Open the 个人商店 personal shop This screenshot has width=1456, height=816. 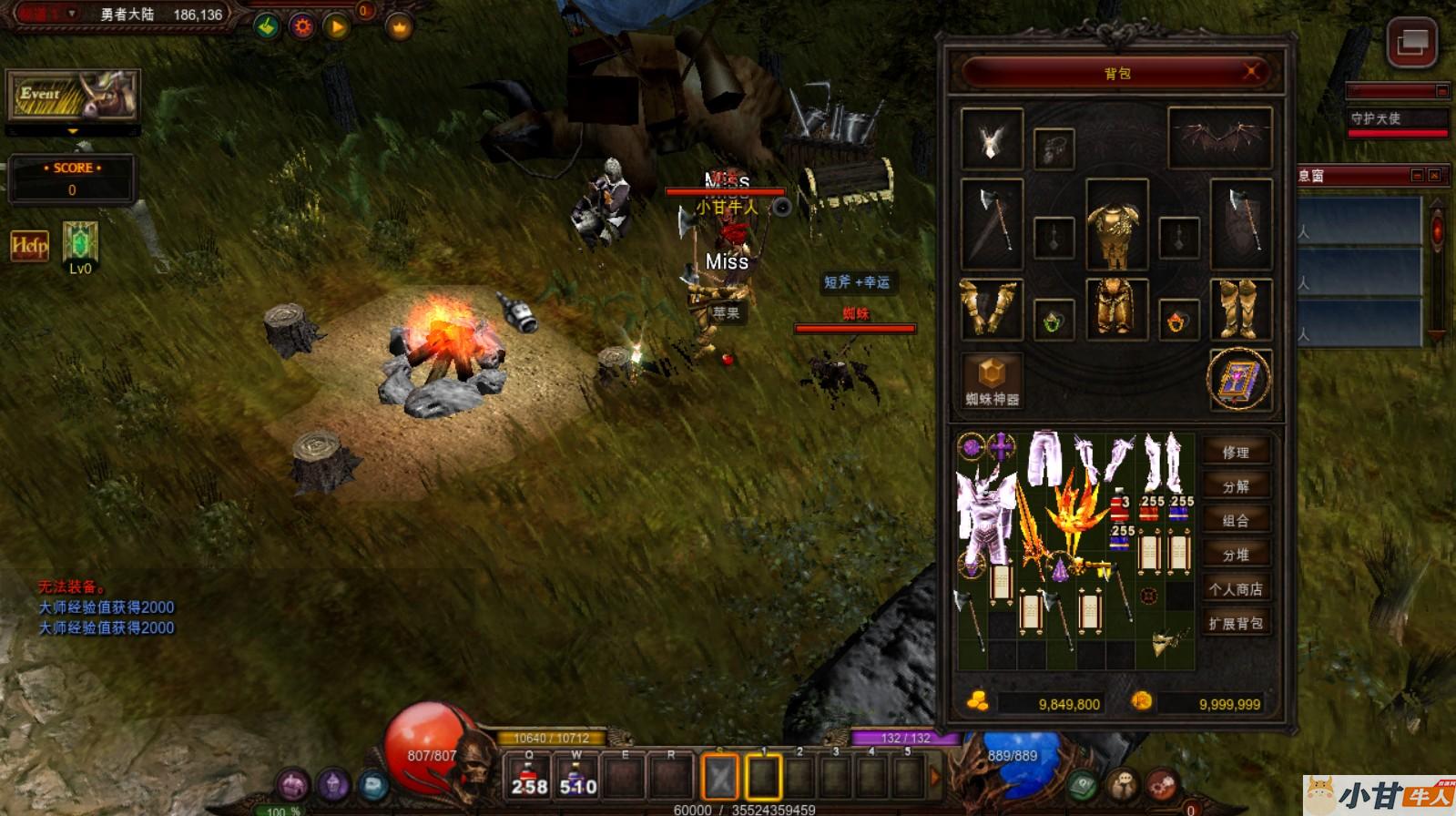1236,589
